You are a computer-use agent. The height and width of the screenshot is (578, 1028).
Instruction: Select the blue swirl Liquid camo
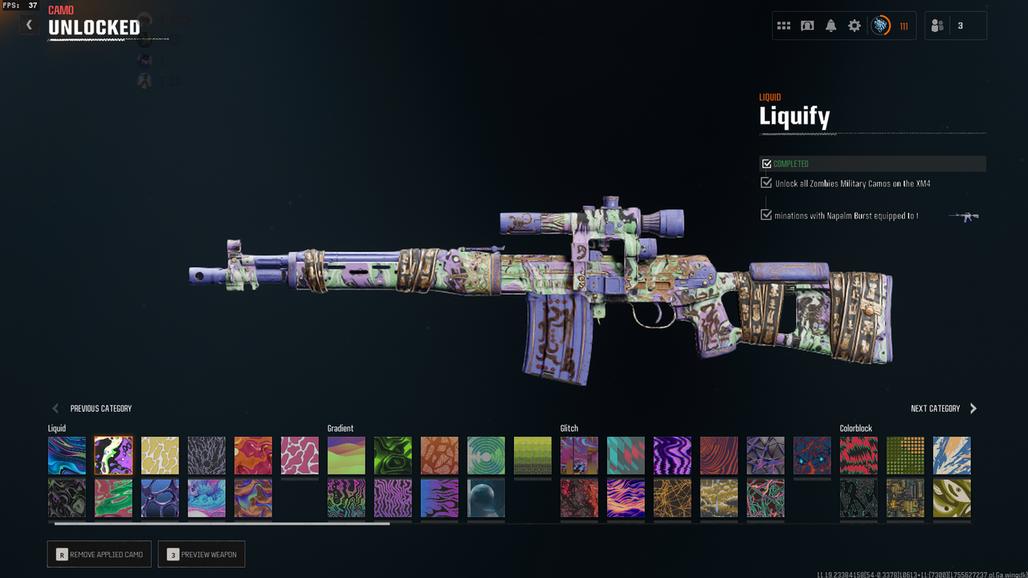[67, 455]
